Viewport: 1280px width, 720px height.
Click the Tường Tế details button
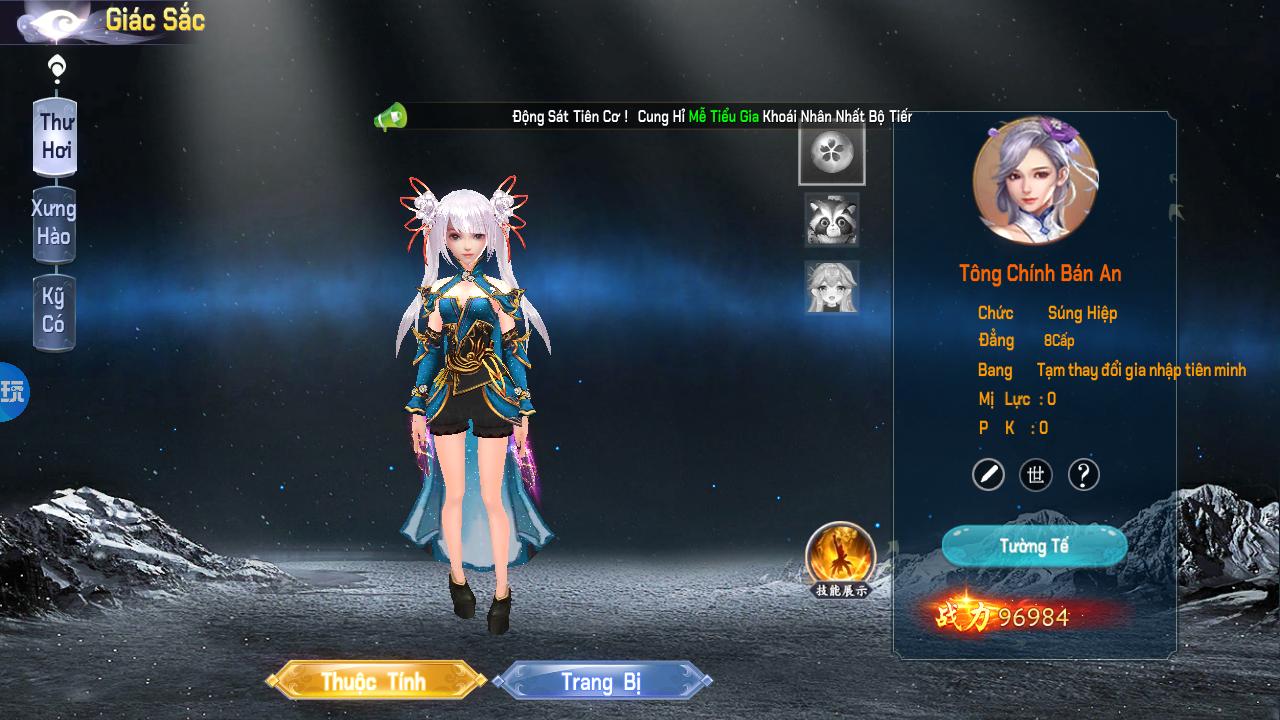tap(1034, 546)
